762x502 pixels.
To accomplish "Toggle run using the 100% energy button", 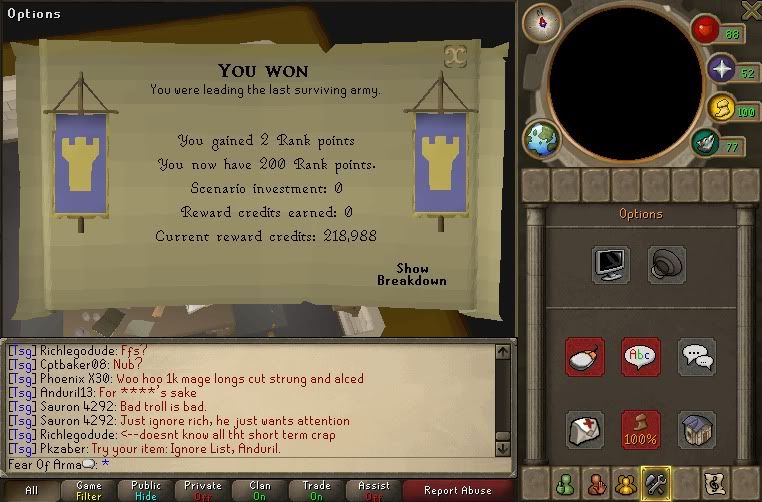I will (x=640, y=429).
